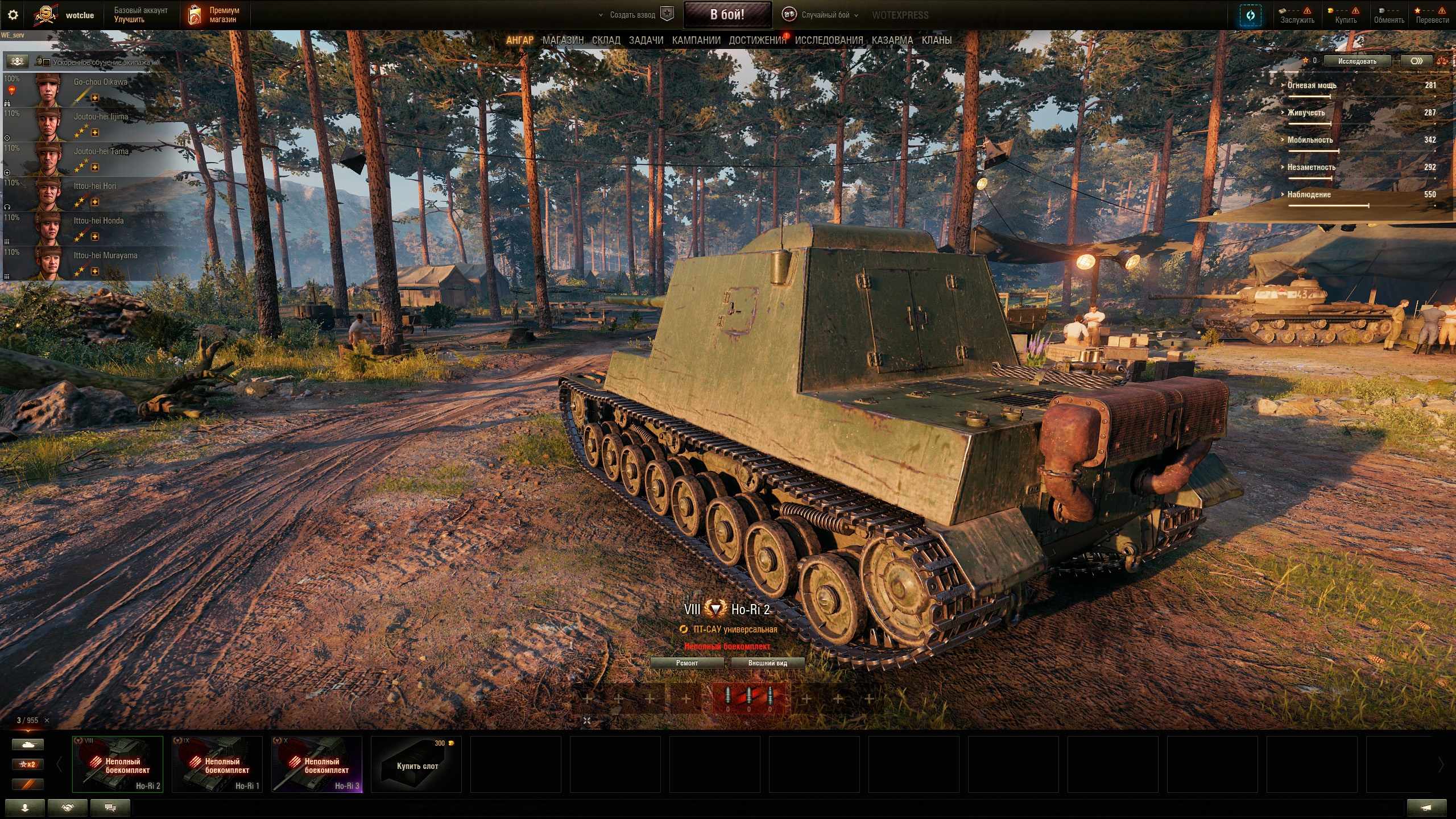Go to the ЗАДАЧИ tab
Screen dimensions: 1456x819
point(646,40)
